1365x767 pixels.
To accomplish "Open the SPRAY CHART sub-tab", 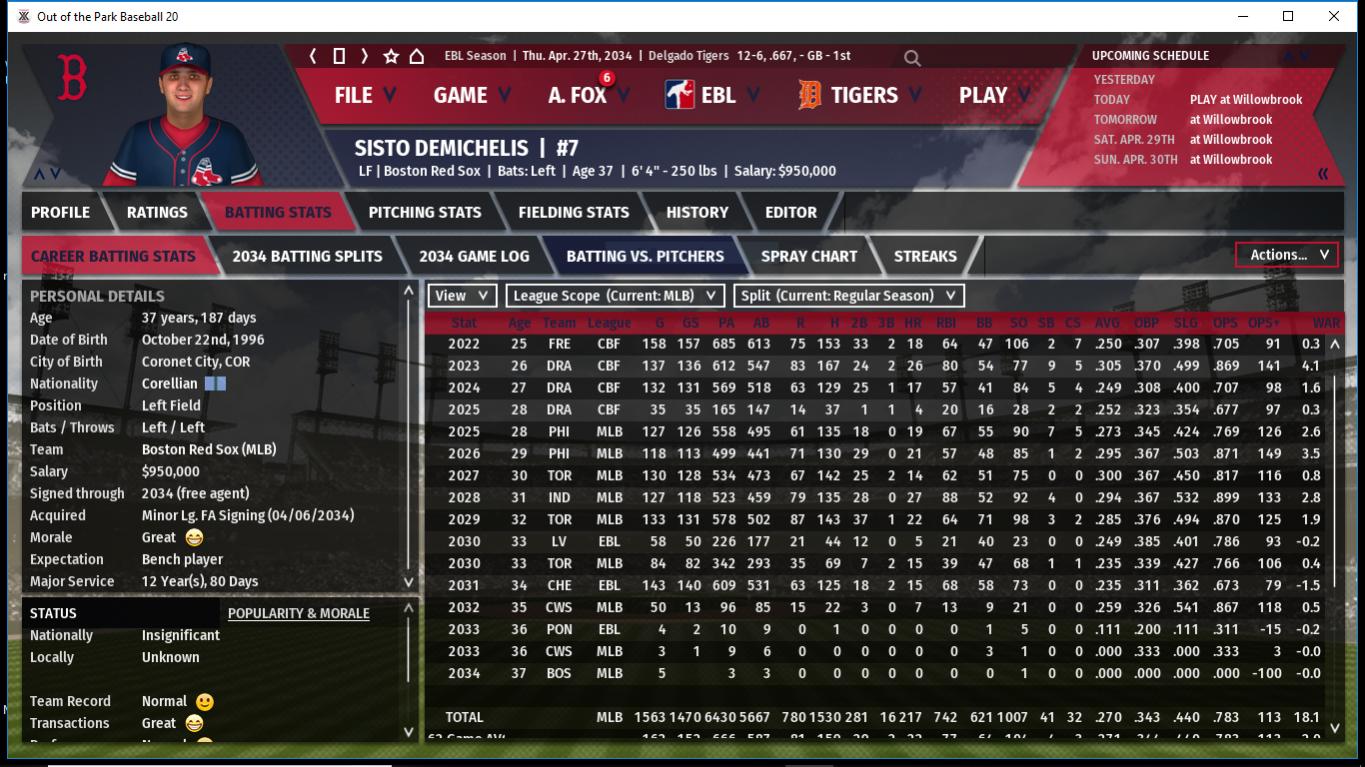I will pyautogui.click(x=808, y=256).
